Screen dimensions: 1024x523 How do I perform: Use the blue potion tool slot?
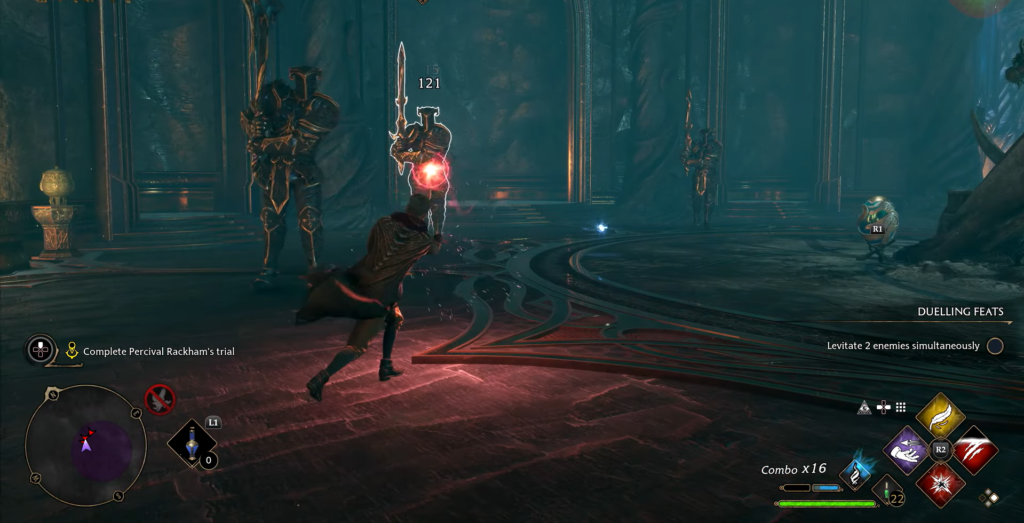pos(191,443)
